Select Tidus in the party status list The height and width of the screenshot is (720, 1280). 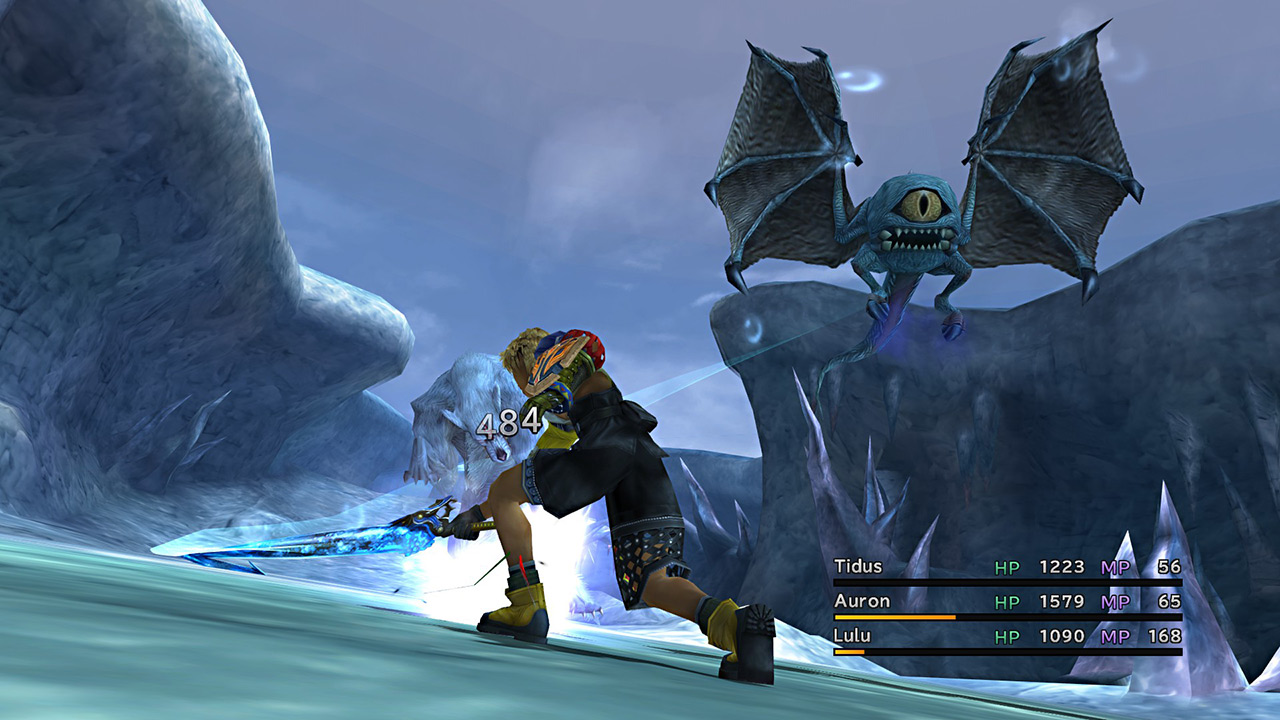[x=858, y=567]
